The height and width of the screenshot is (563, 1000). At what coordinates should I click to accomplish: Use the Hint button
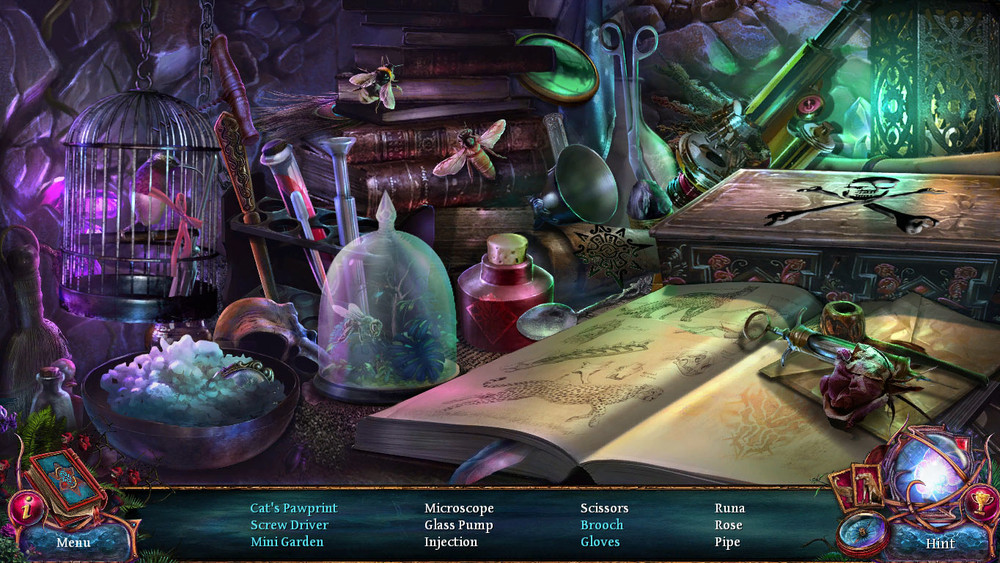(x=939, y=543)
